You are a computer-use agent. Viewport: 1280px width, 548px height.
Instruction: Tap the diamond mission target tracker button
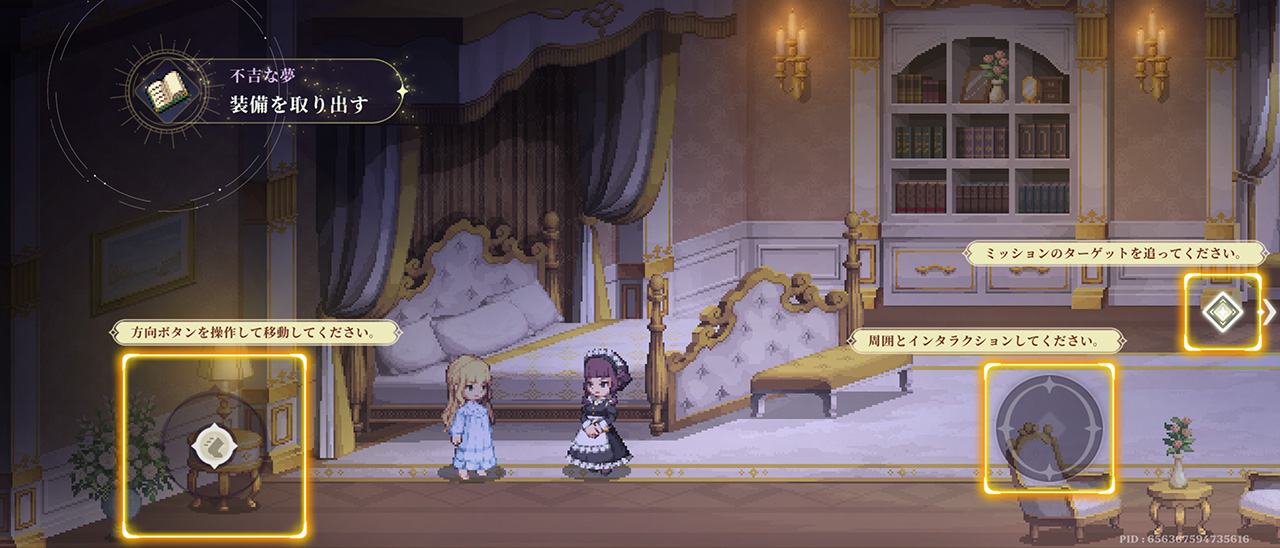click(x=1221, y=312)
